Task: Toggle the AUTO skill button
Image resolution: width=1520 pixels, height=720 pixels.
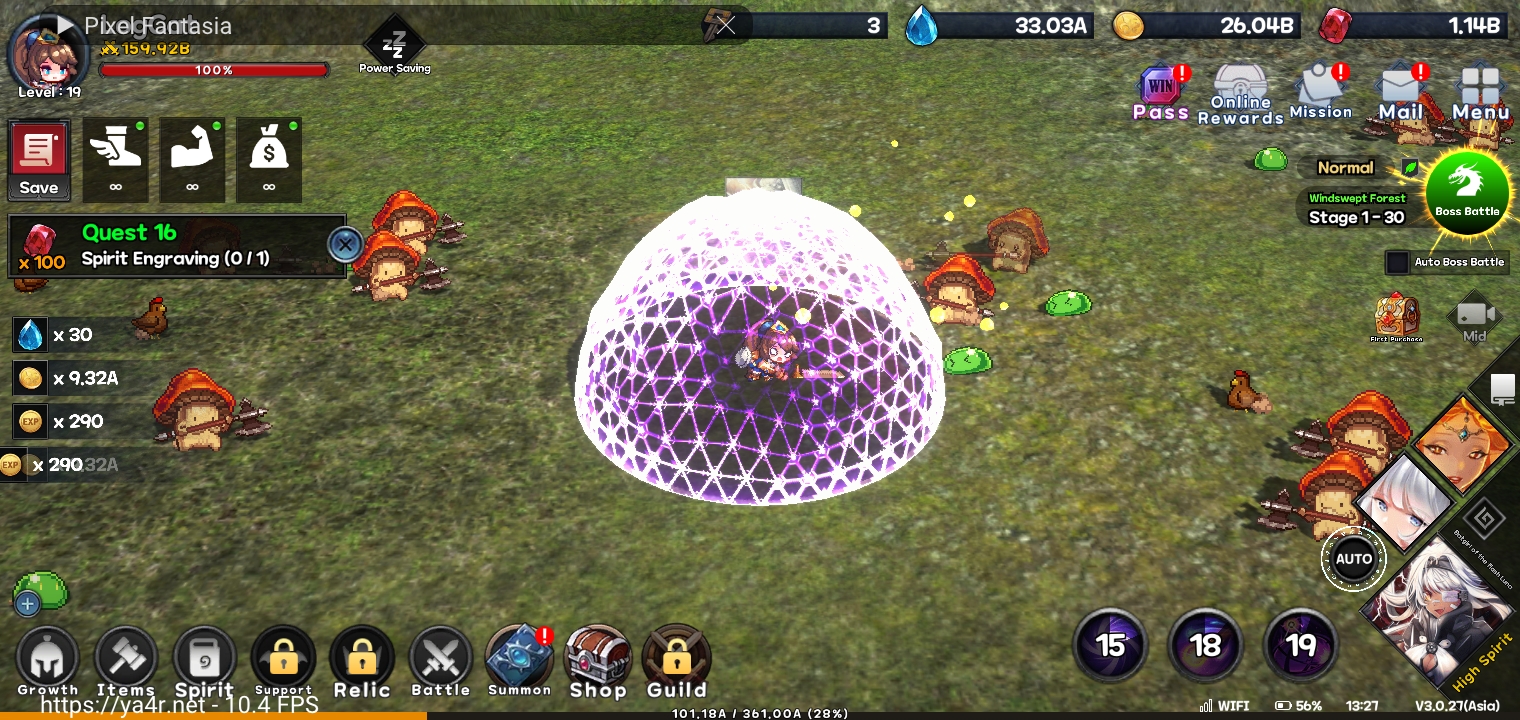Action: coord(1354,559)
